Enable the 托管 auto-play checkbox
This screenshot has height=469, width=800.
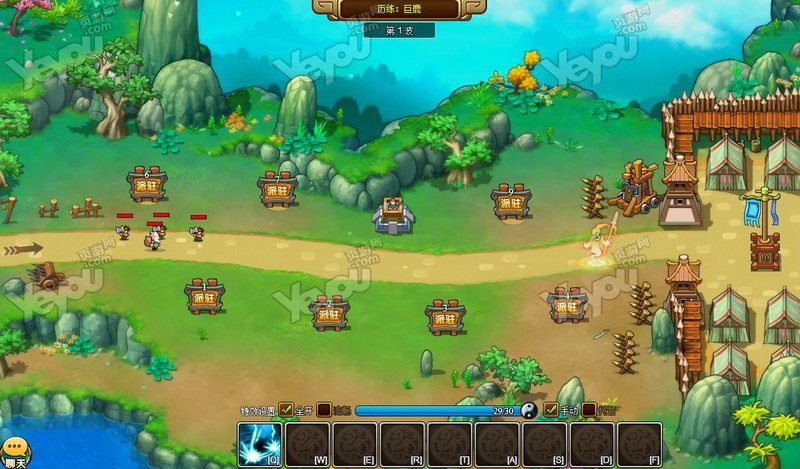click(x=589, y=410)
